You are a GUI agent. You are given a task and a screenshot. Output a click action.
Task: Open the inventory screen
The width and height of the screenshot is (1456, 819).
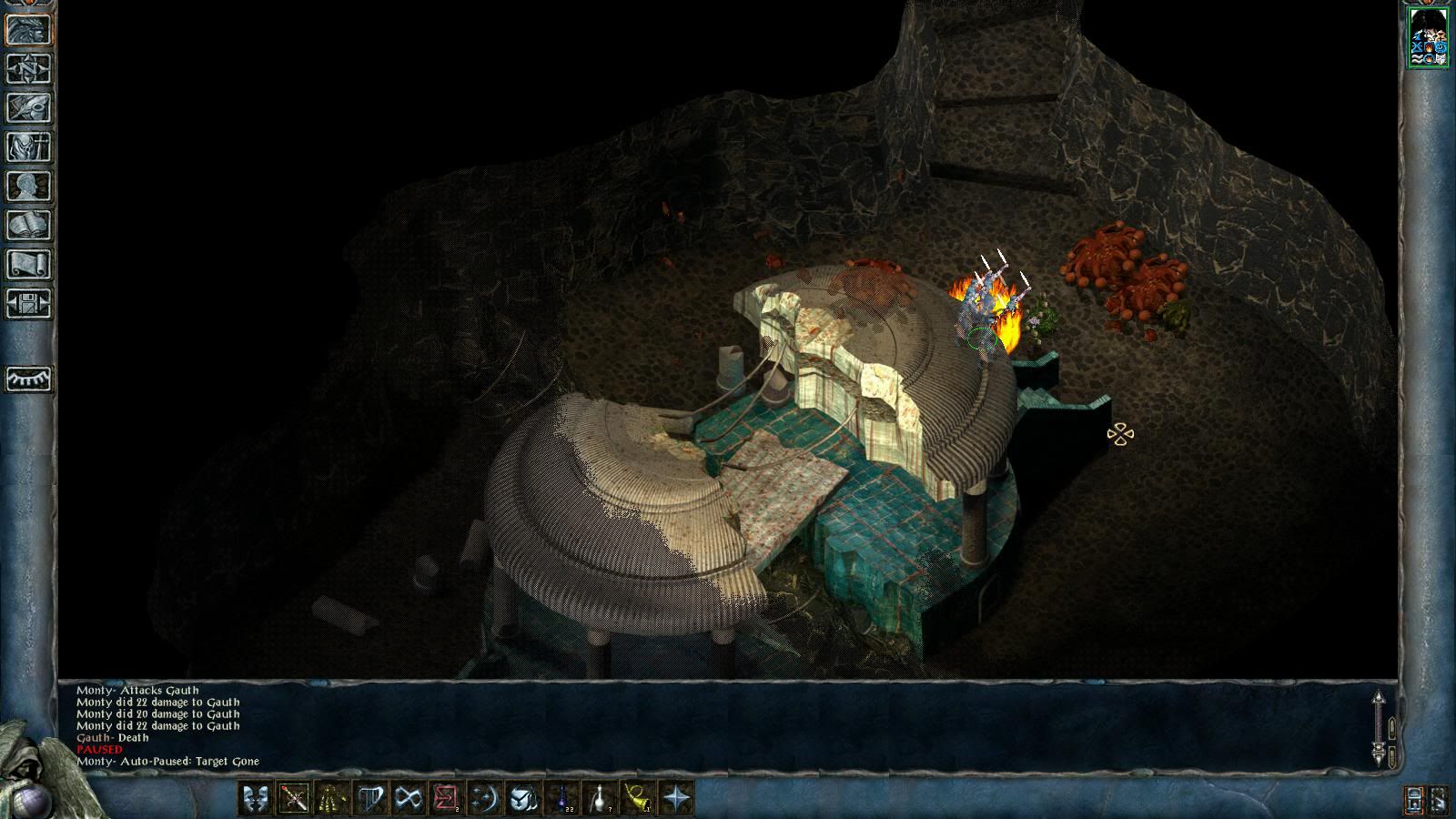(29, 147)
